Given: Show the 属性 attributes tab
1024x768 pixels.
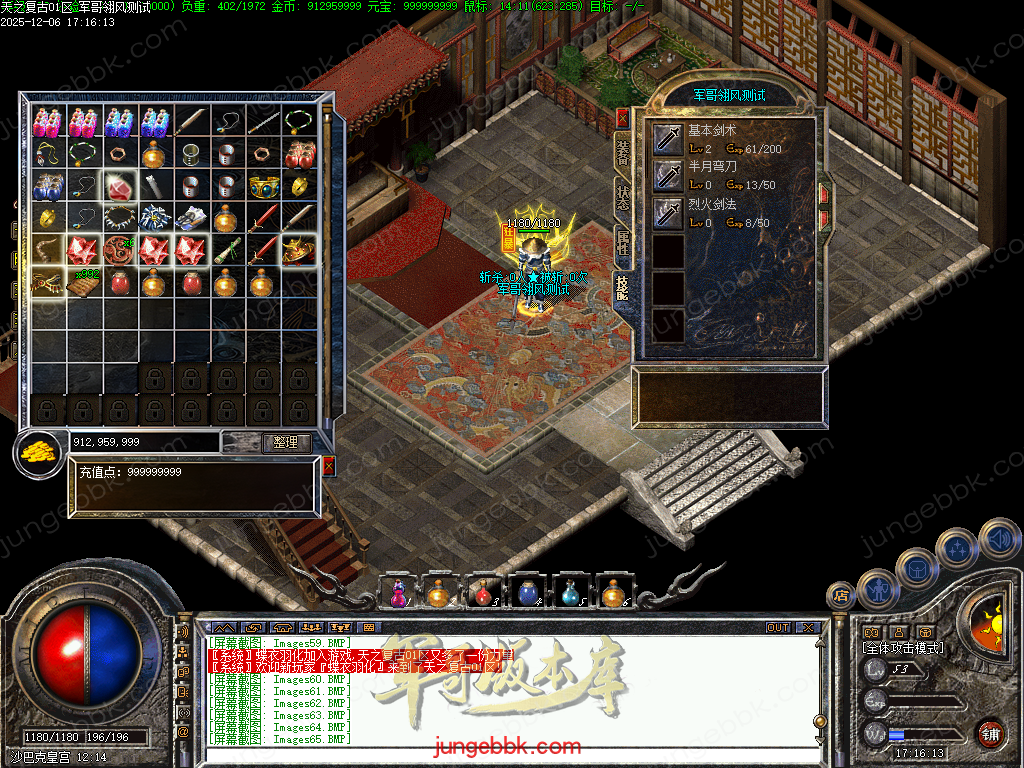Looking at the screenshot, I should [x=622, y=242].
